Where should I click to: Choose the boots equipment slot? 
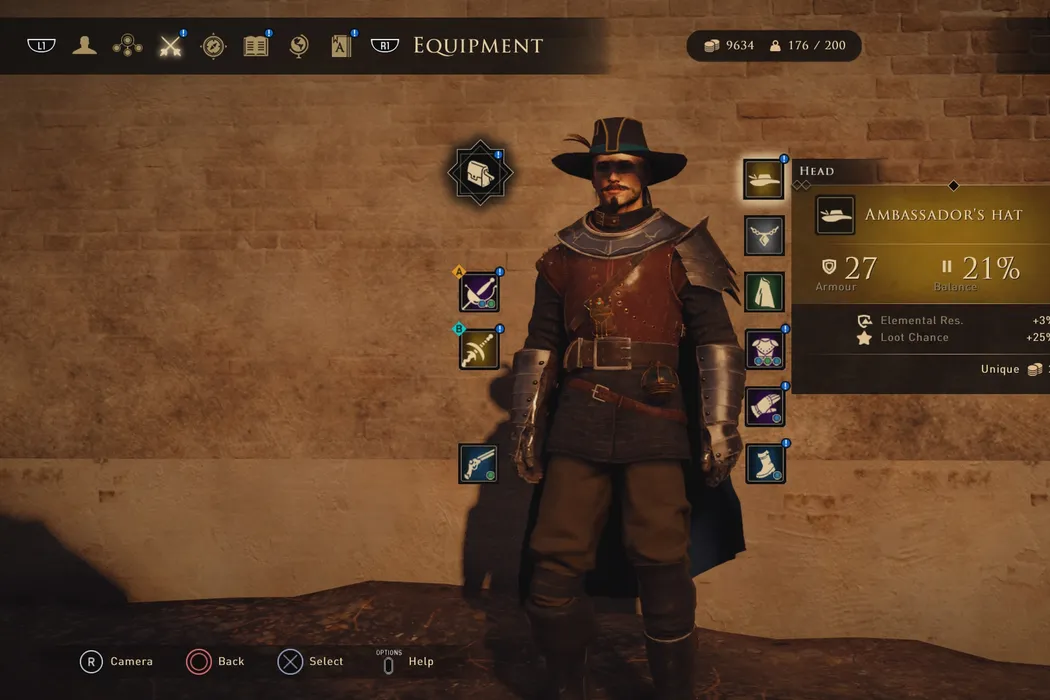[764, 463]
